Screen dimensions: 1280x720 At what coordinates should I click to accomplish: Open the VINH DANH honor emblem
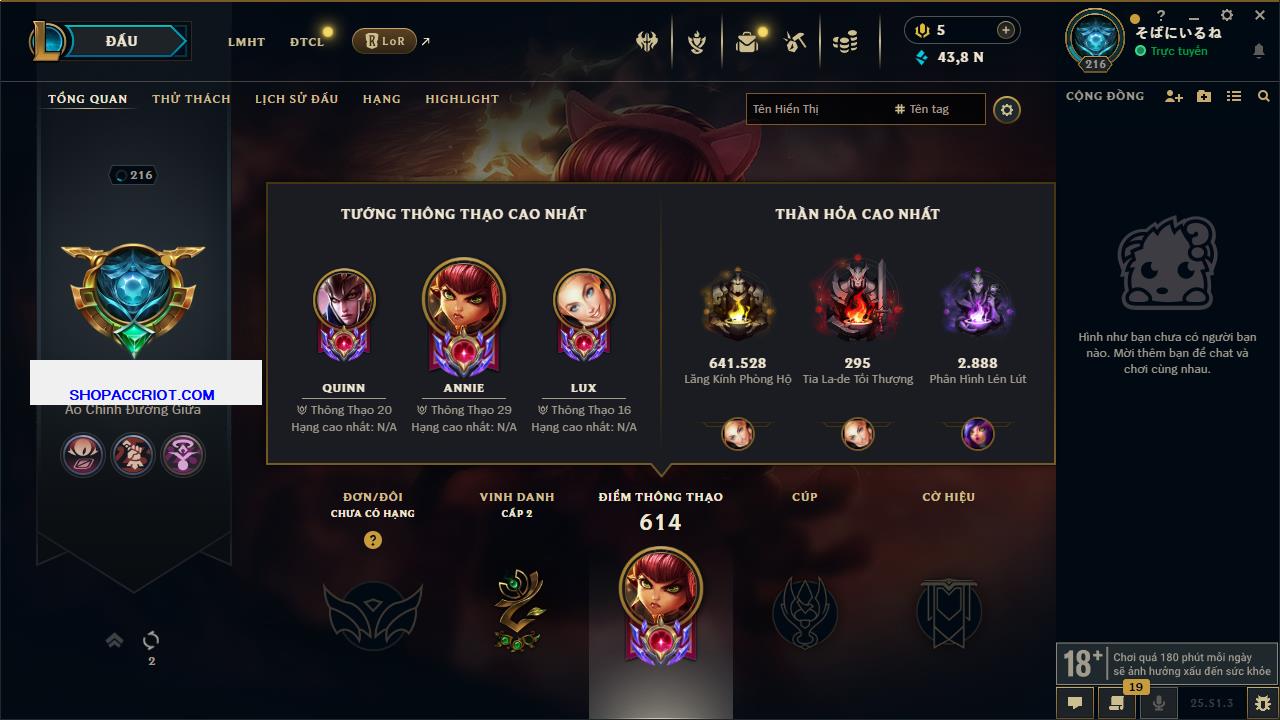[517, 610]
